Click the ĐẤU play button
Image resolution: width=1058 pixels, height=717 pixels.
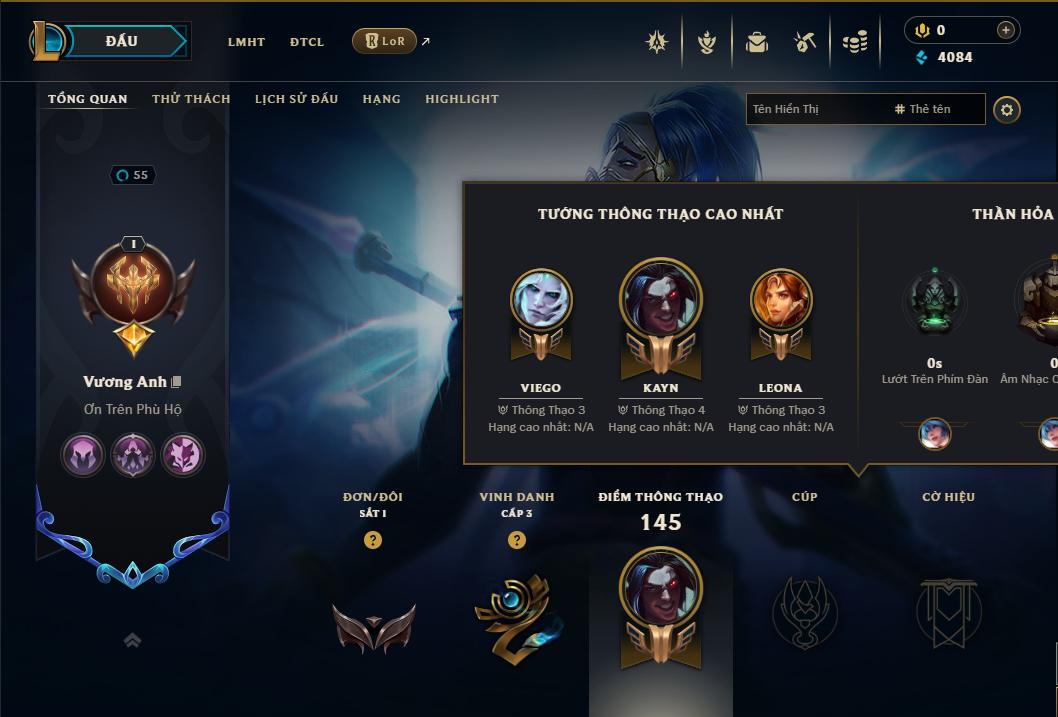[122, 41]
